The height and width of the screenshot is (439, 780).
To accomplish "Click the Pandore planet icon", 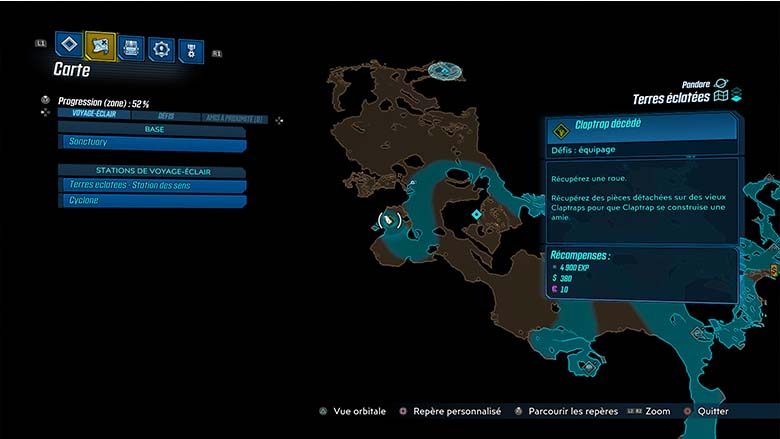I will pos(722,84).
